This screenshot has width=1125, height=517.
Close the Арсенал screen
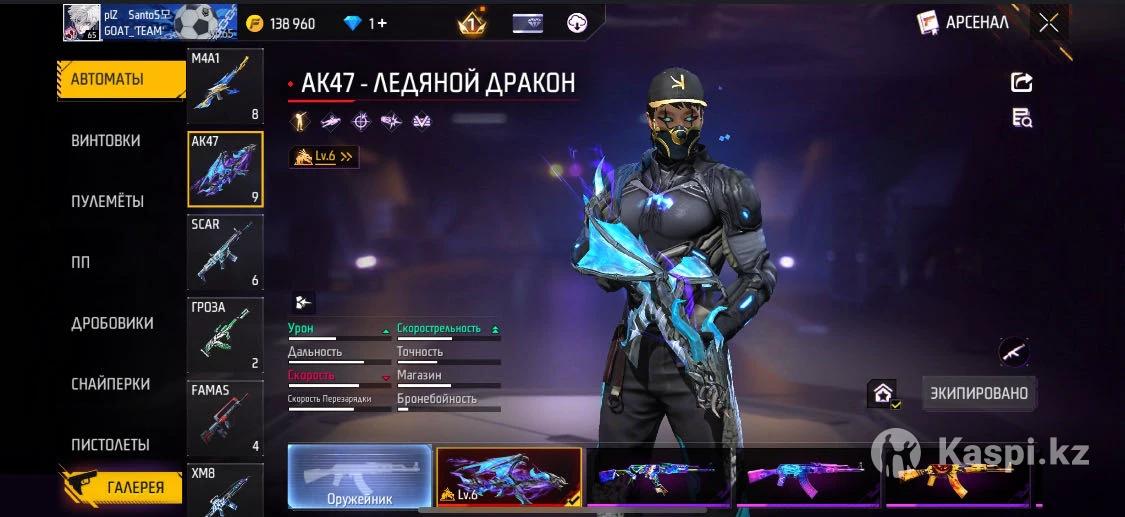[x=1048, y=22]
